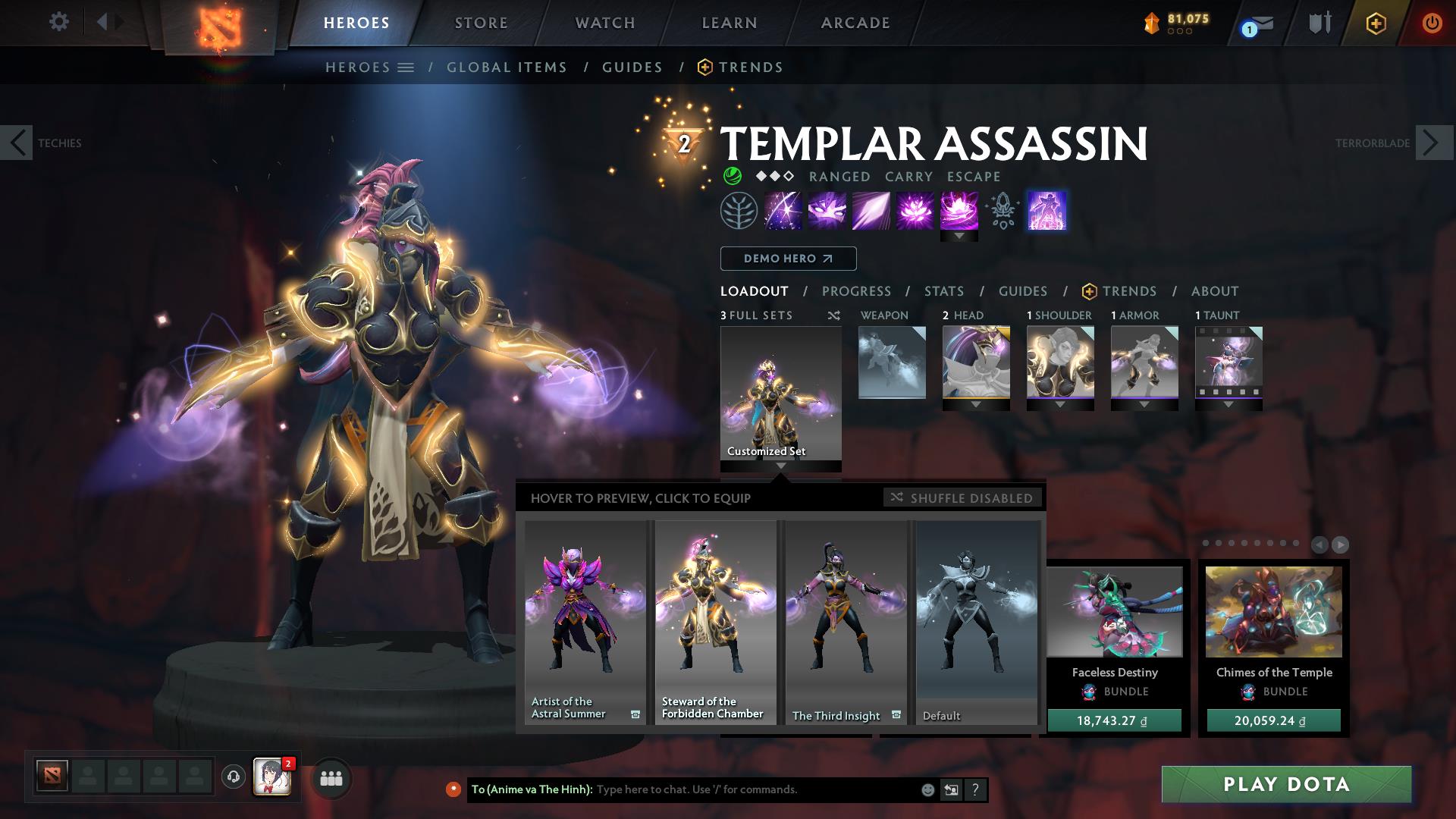This screenshot has width=1456, height=819.
Task: Expand the TAUNT slot dropdown chevron
Action: (1228, 405)
